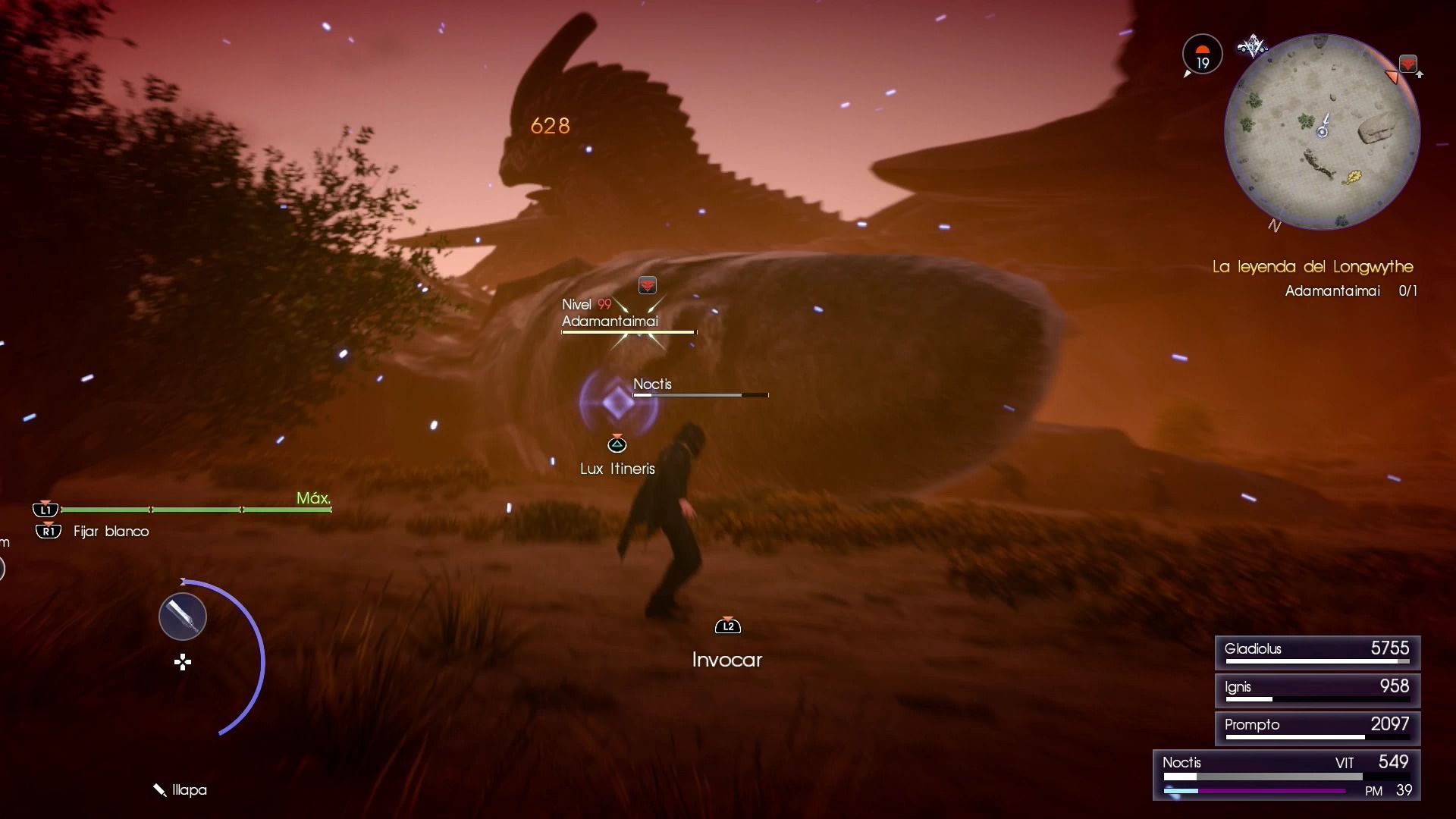Viewport: 1456px width, 819px height.
Task: Open the La leyenda del Longwythe quest tracker
Action: [x=1313, y=267]
